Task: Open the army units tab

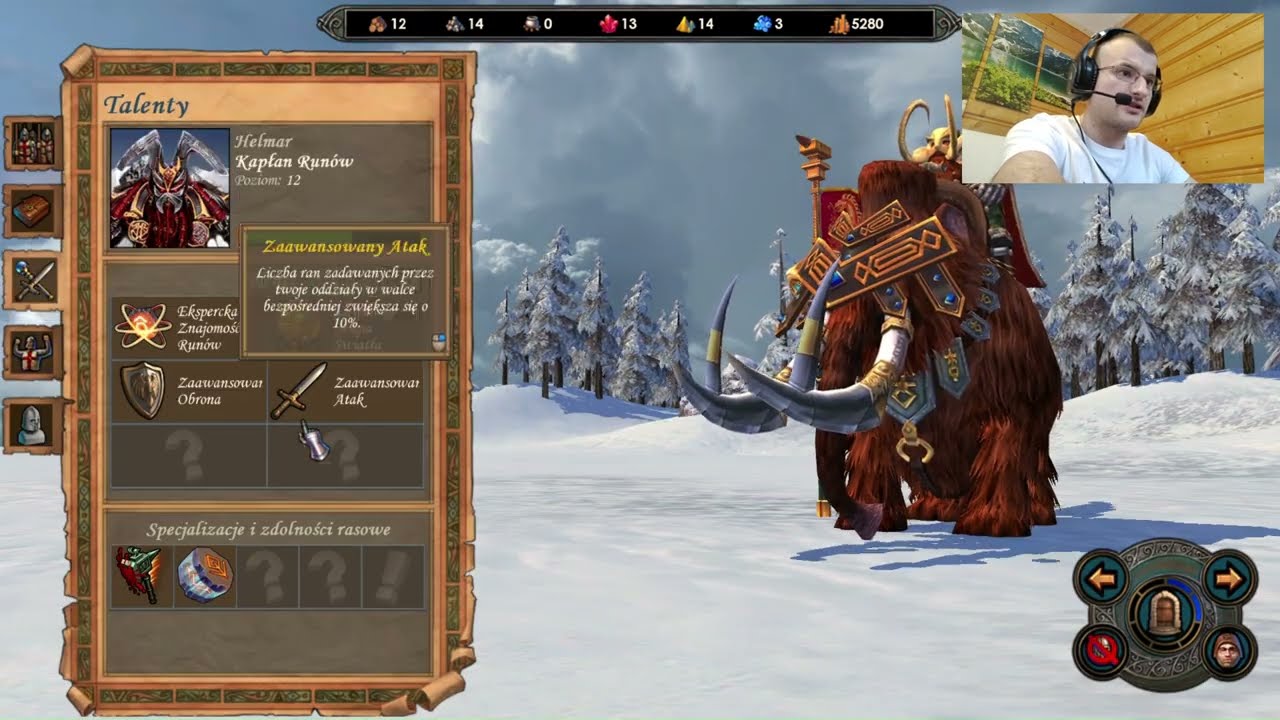Action: click(x=33, y=144)
